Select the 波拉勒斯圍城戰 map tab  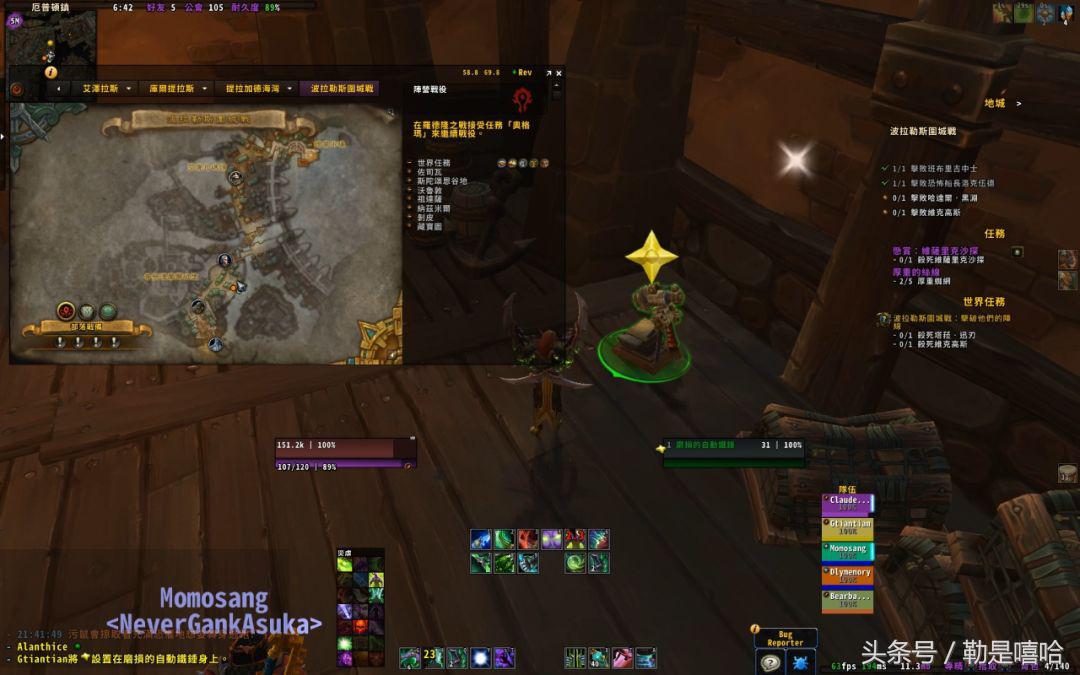(x=342, y=88)
